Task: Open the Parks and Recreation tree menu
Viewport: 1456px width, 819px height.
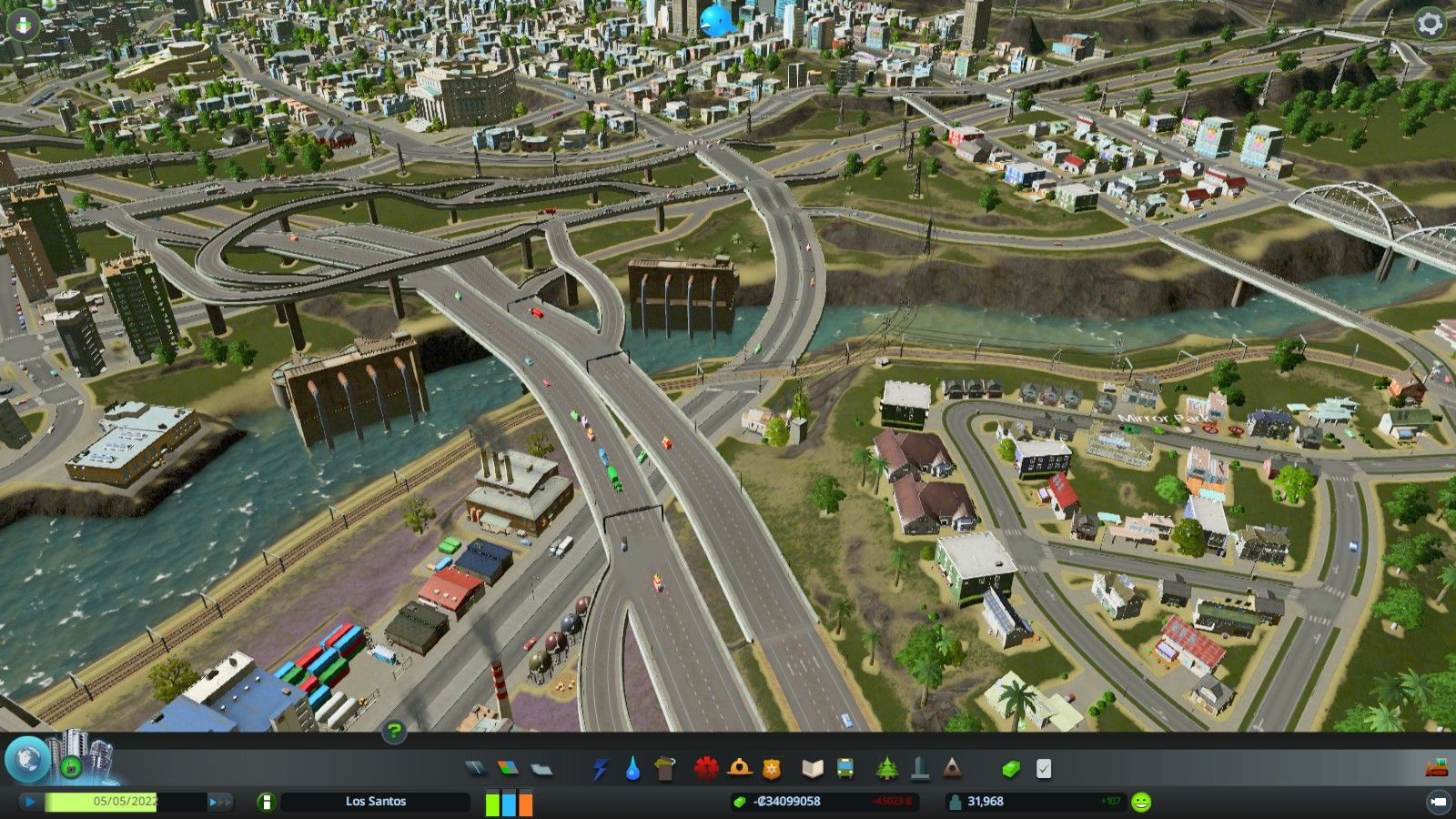Action: [x=887, y=769]
